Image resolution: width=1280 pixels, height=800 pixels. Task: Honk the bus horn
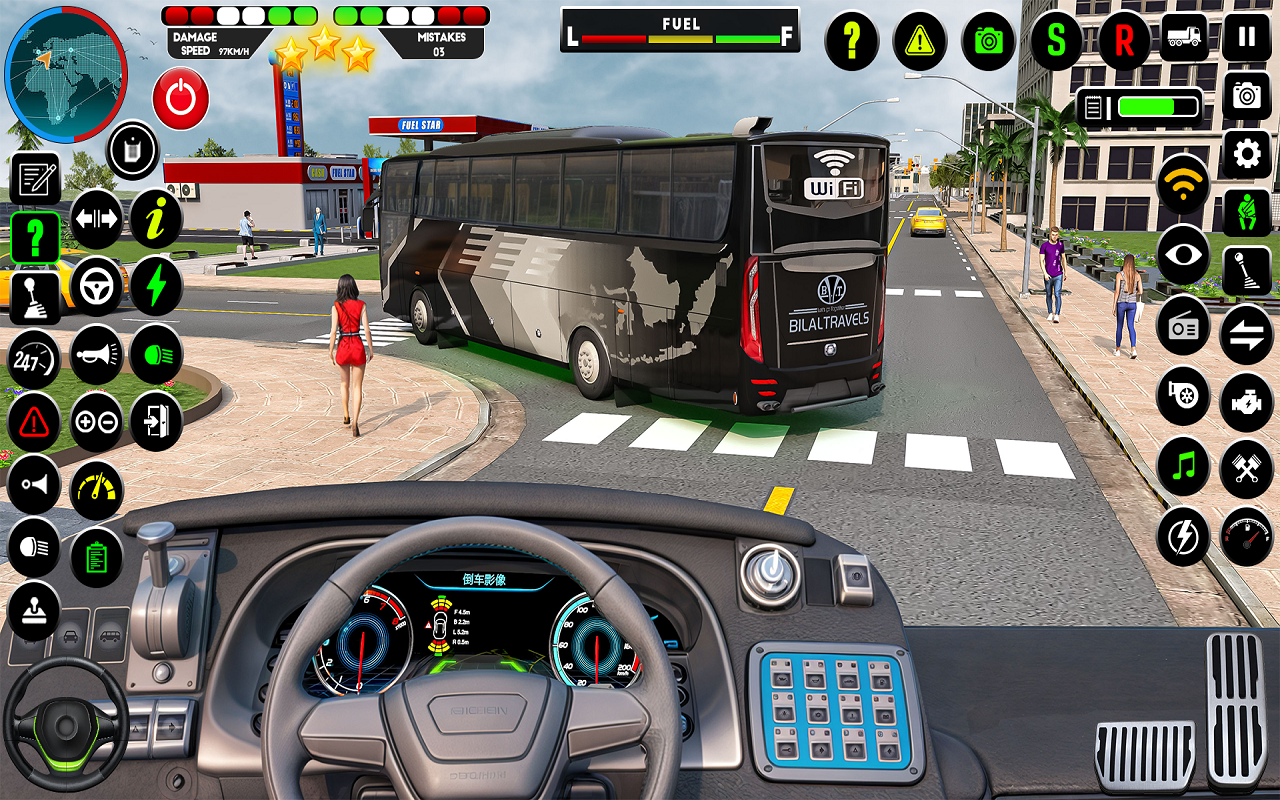(x=97, y=354)
